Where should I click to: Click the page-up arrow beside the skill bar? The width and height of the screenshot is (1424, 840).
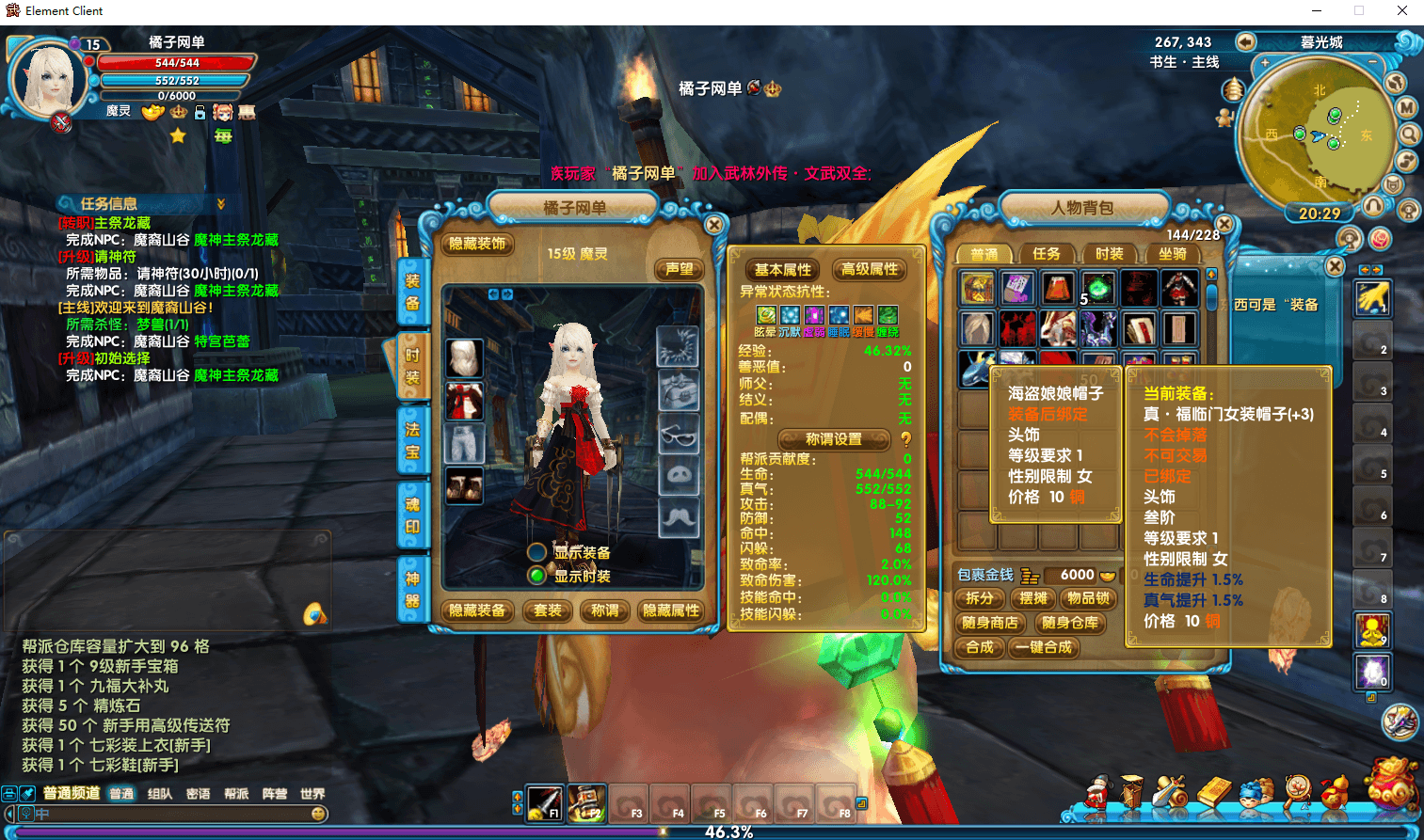point(517,796)
